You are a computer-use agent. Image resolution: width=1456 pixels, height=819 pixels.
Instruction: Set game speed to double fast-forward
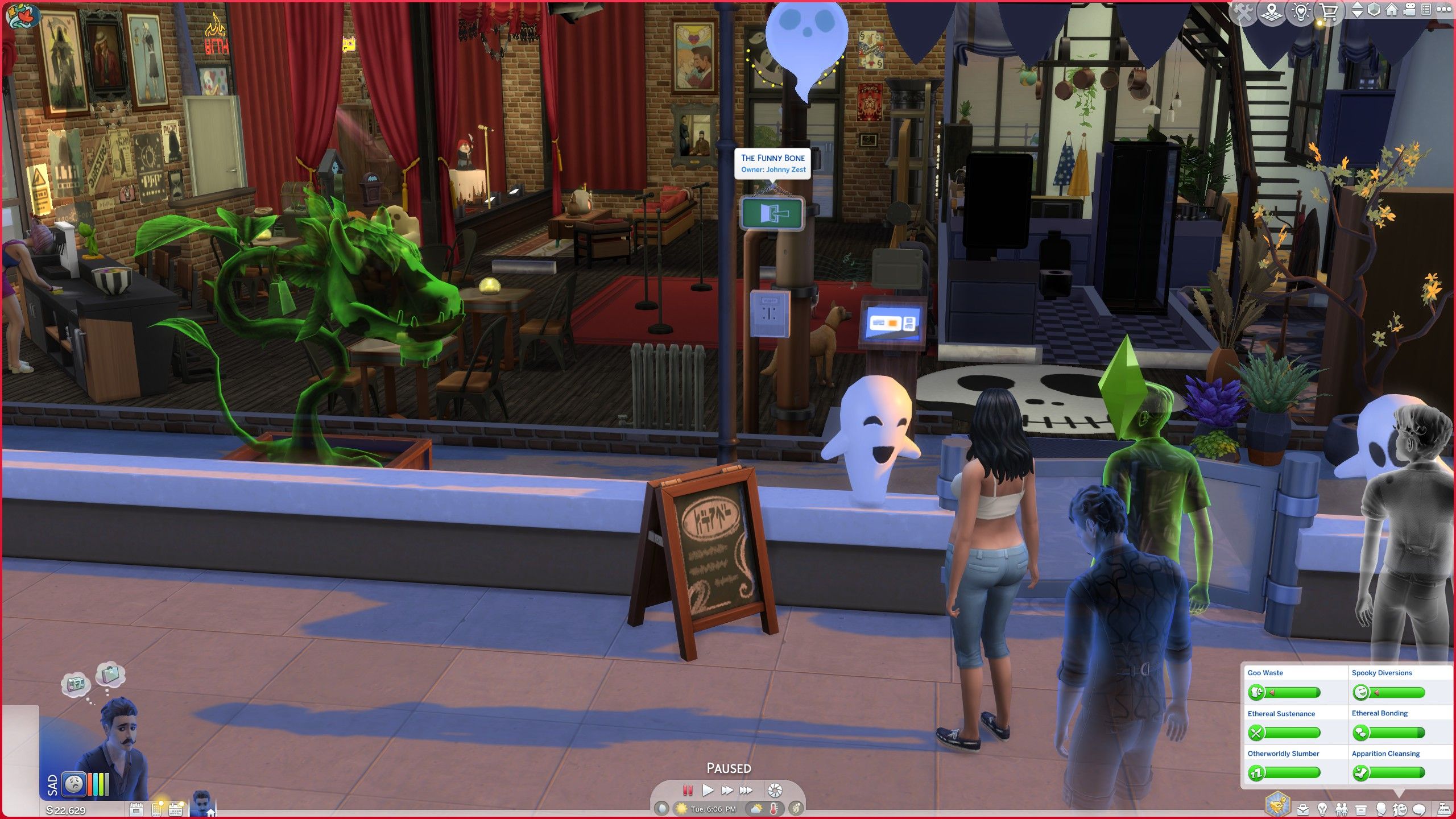tap(727, 790)
